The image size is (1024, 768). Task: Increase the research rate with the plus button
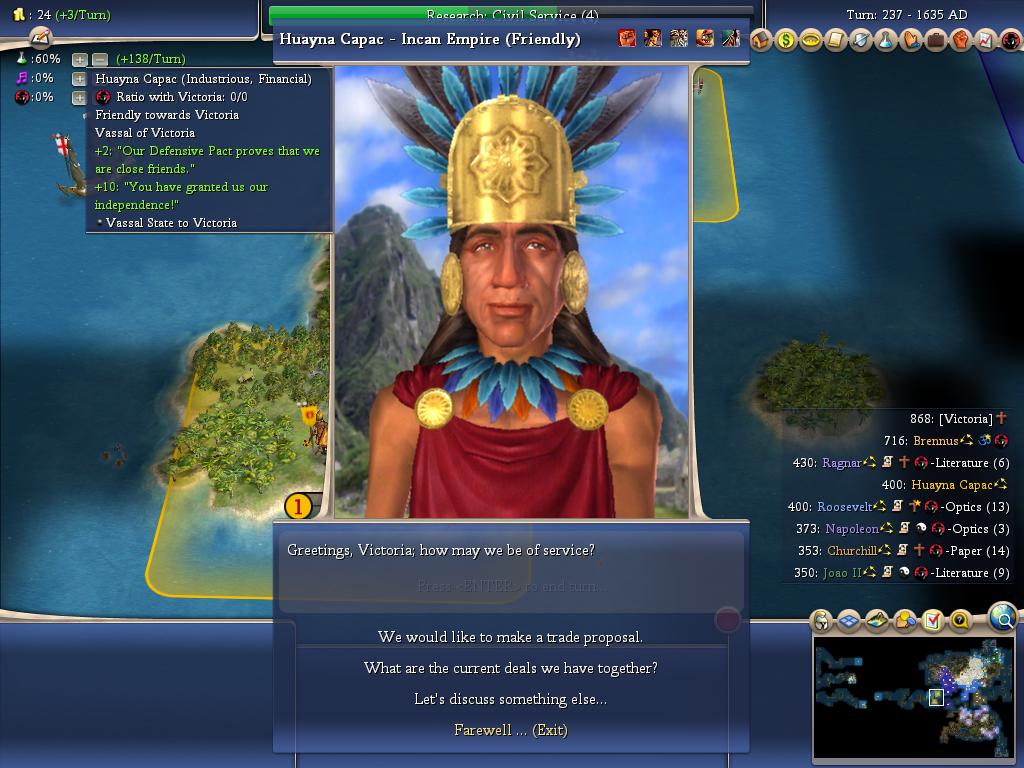pyautogui.click(x=80, y=60)
